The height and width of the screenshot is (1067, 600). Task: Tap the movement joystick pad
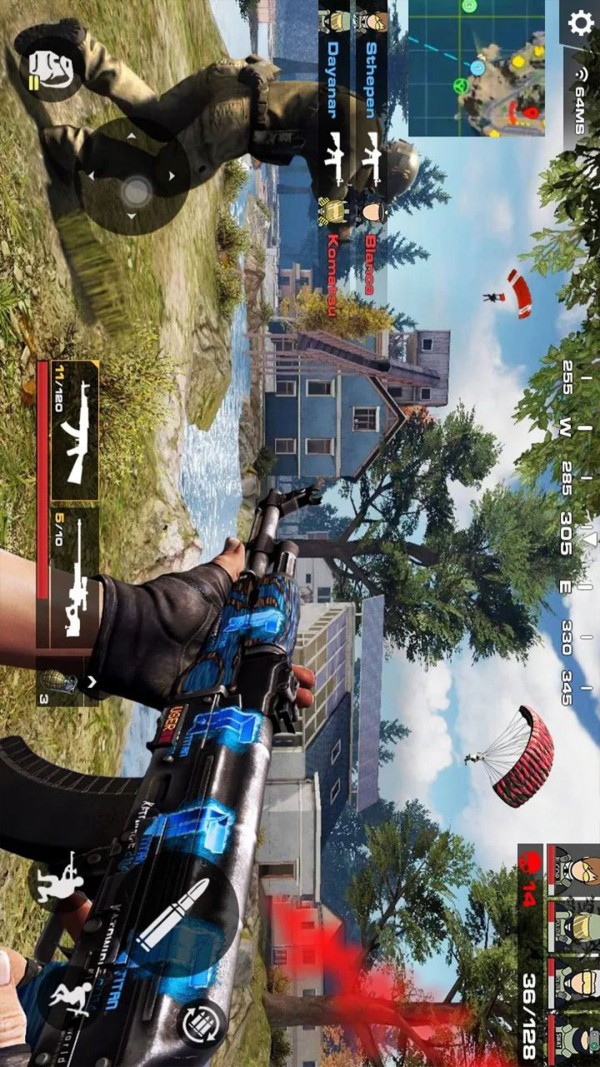(x=133, y=189)
